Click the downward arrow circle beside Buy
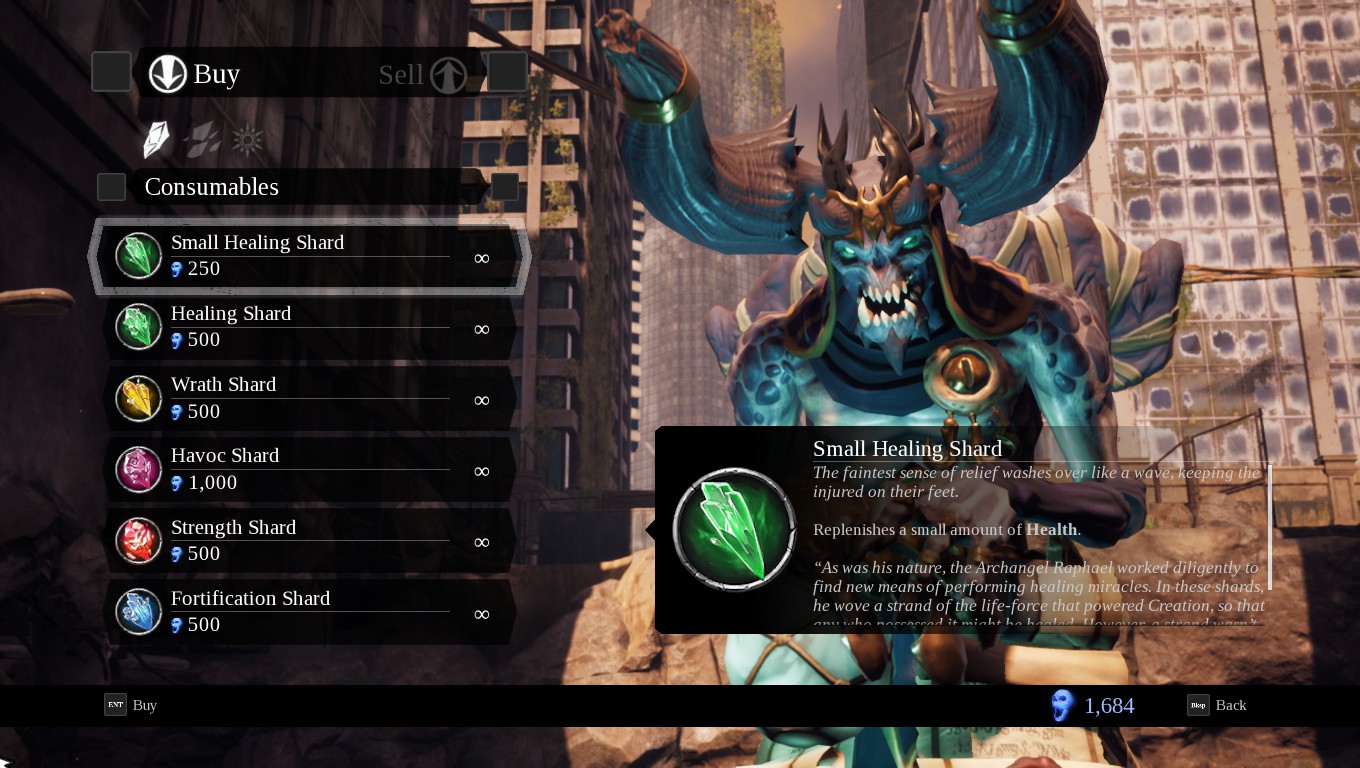This screenshot has width=1360, height=768. (168, 73)
